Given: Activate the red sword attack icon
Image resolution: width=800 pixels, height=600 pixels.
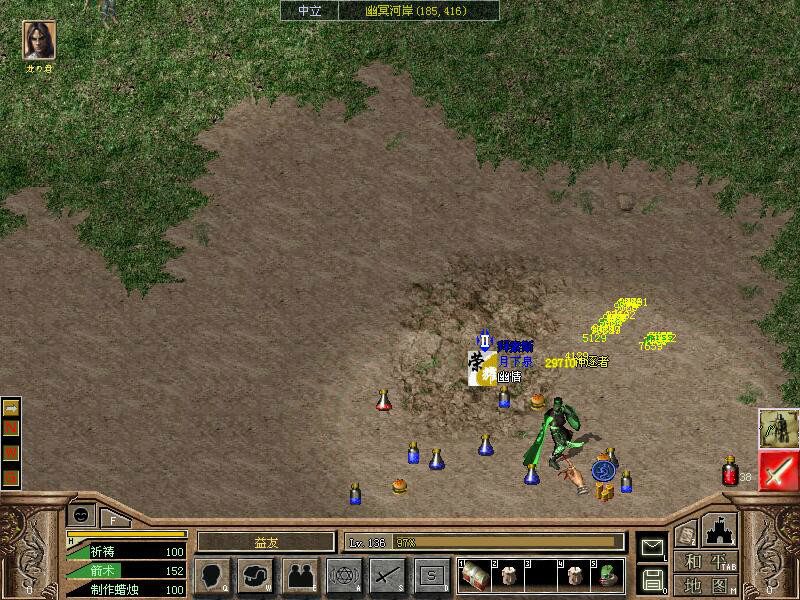Looking at the screenshot, I should (778, 471).
